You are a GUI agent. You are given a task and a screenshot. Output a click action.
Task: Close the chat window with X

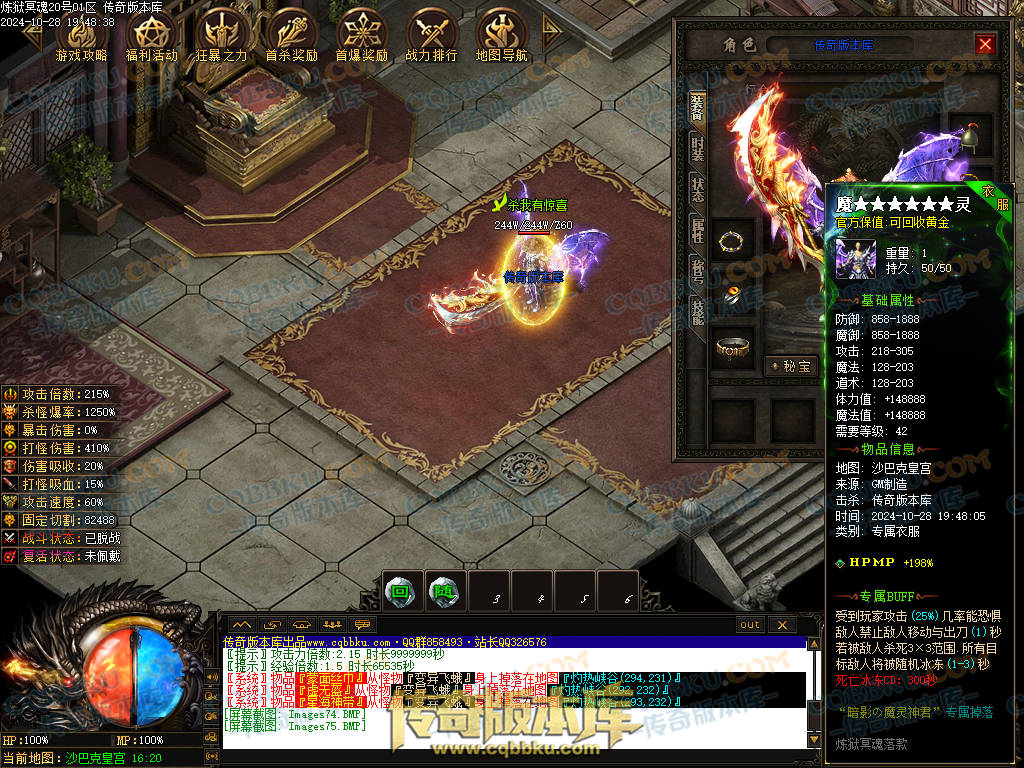[782, 625]
